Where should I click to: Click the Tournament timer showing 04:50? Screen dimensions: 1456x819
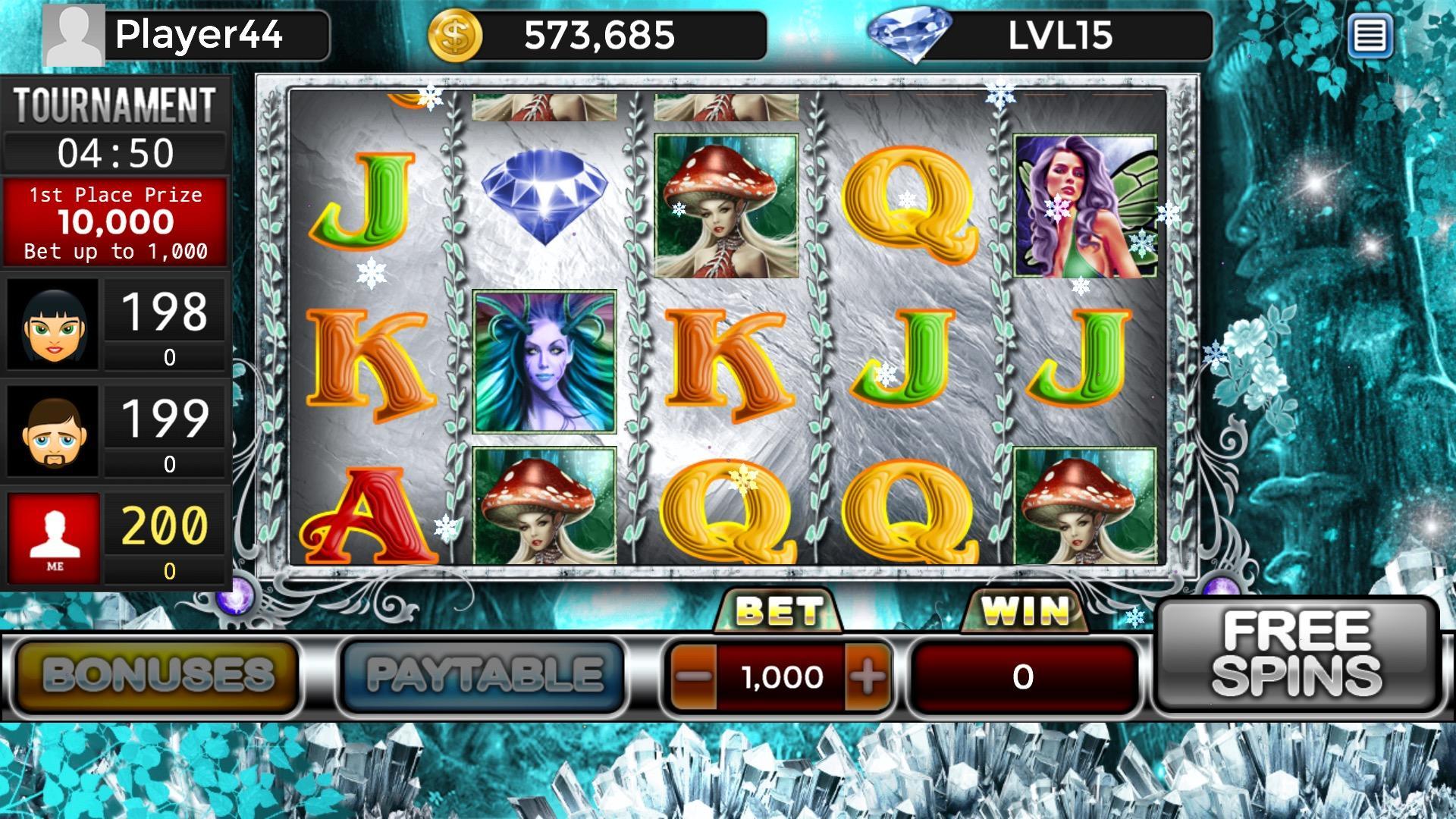pyautogui.click(x=115, y=152)
